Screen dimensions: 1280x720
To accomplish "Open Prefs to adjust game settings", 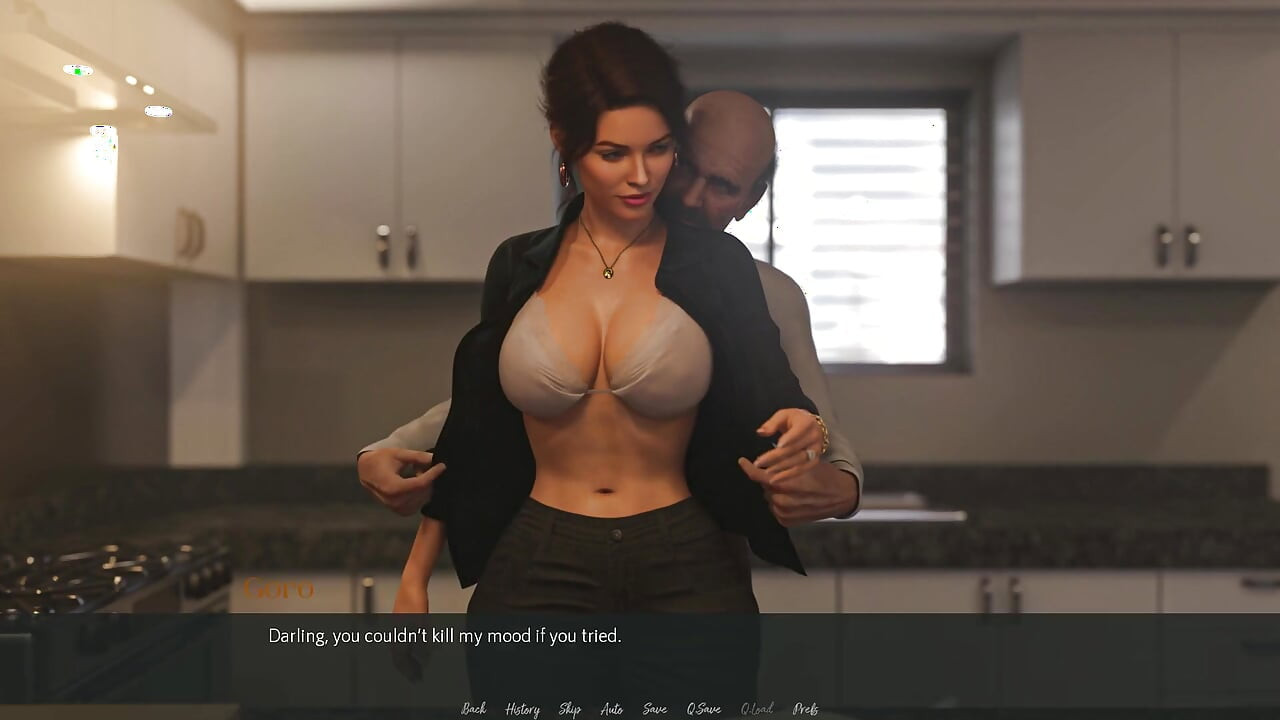I will 805,708.
